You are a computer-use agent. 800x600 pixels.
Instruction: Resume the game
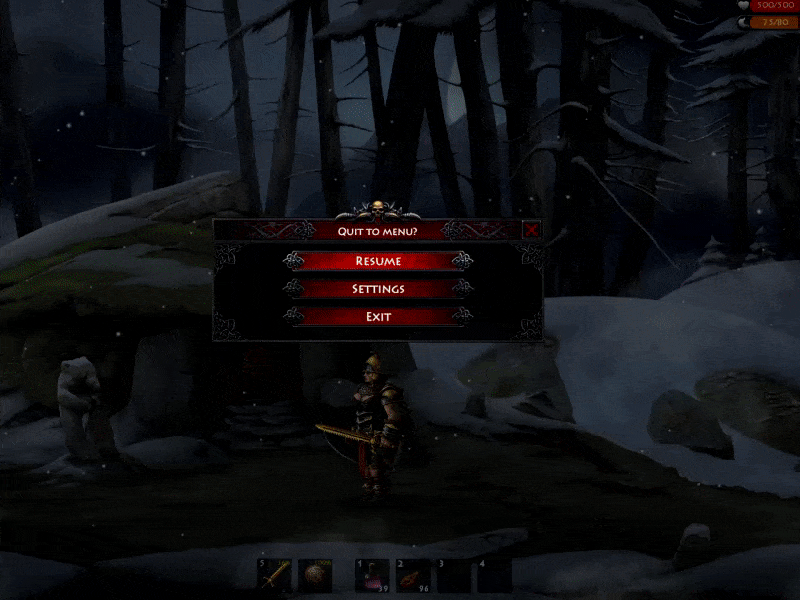(x=378, y=261)
